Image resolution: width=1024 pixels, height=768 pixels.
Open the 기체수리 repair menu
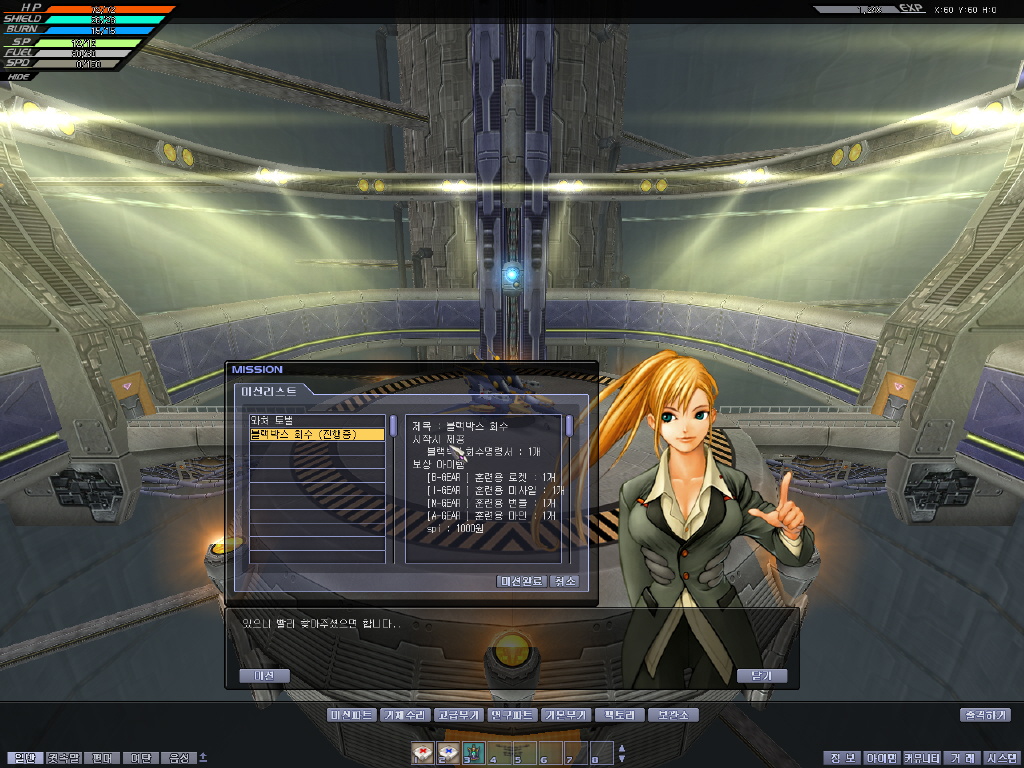405,715
